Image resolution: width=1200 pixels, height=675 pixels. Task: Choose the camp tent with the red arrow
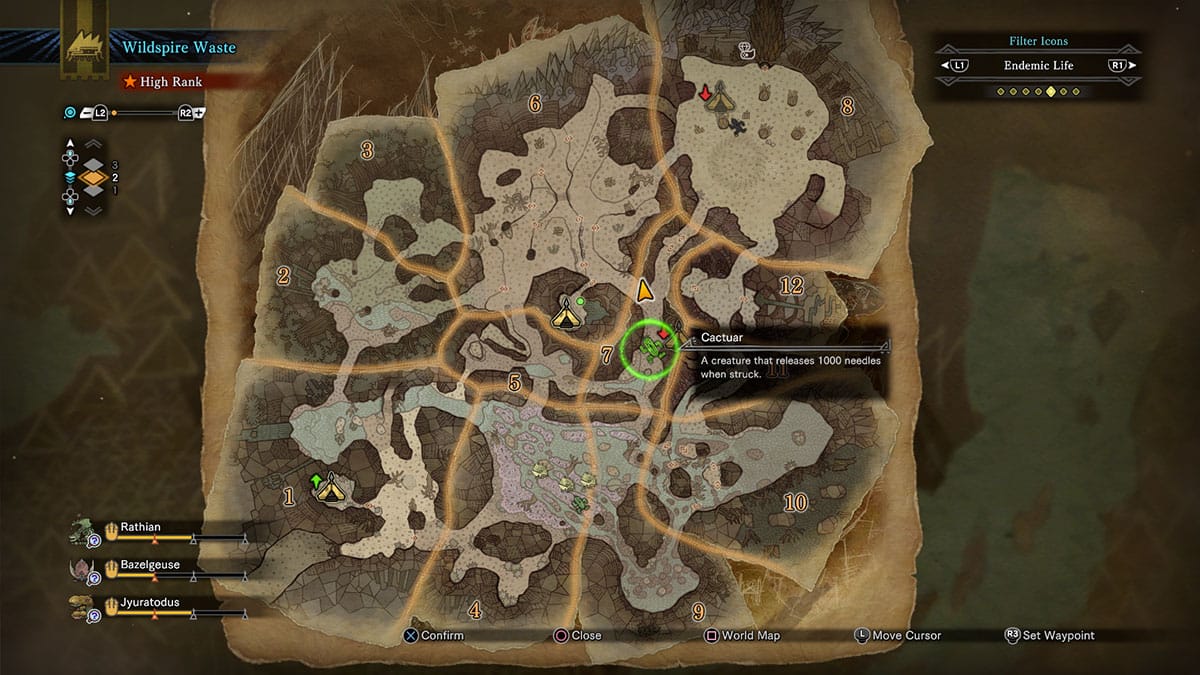point(716,98)
